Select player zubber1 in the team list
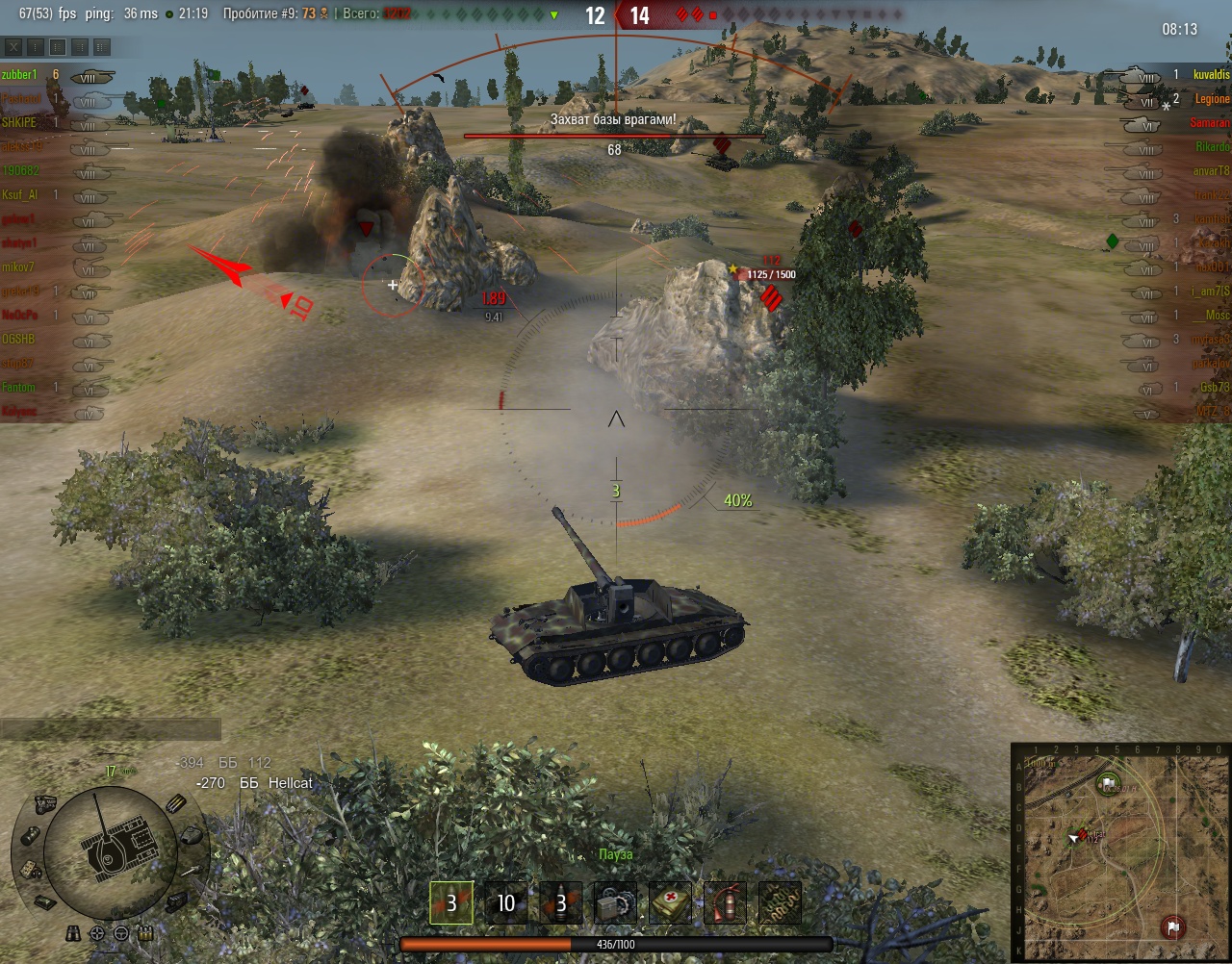Image resolution: width=1232 pixels, height=964 pixels. (19, 75)
